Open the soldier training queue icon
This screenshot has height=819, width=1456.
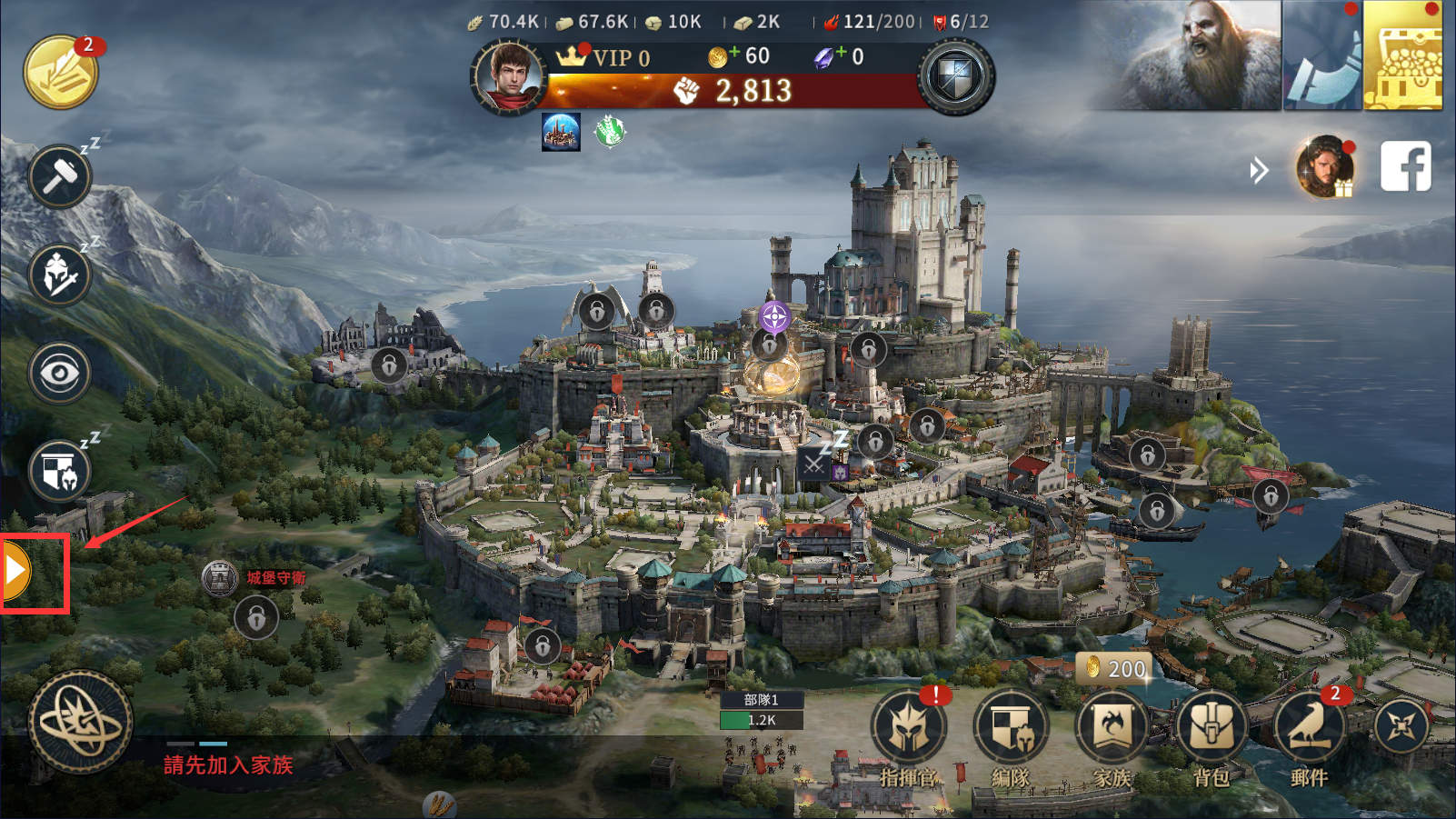(x=60, y=275)
